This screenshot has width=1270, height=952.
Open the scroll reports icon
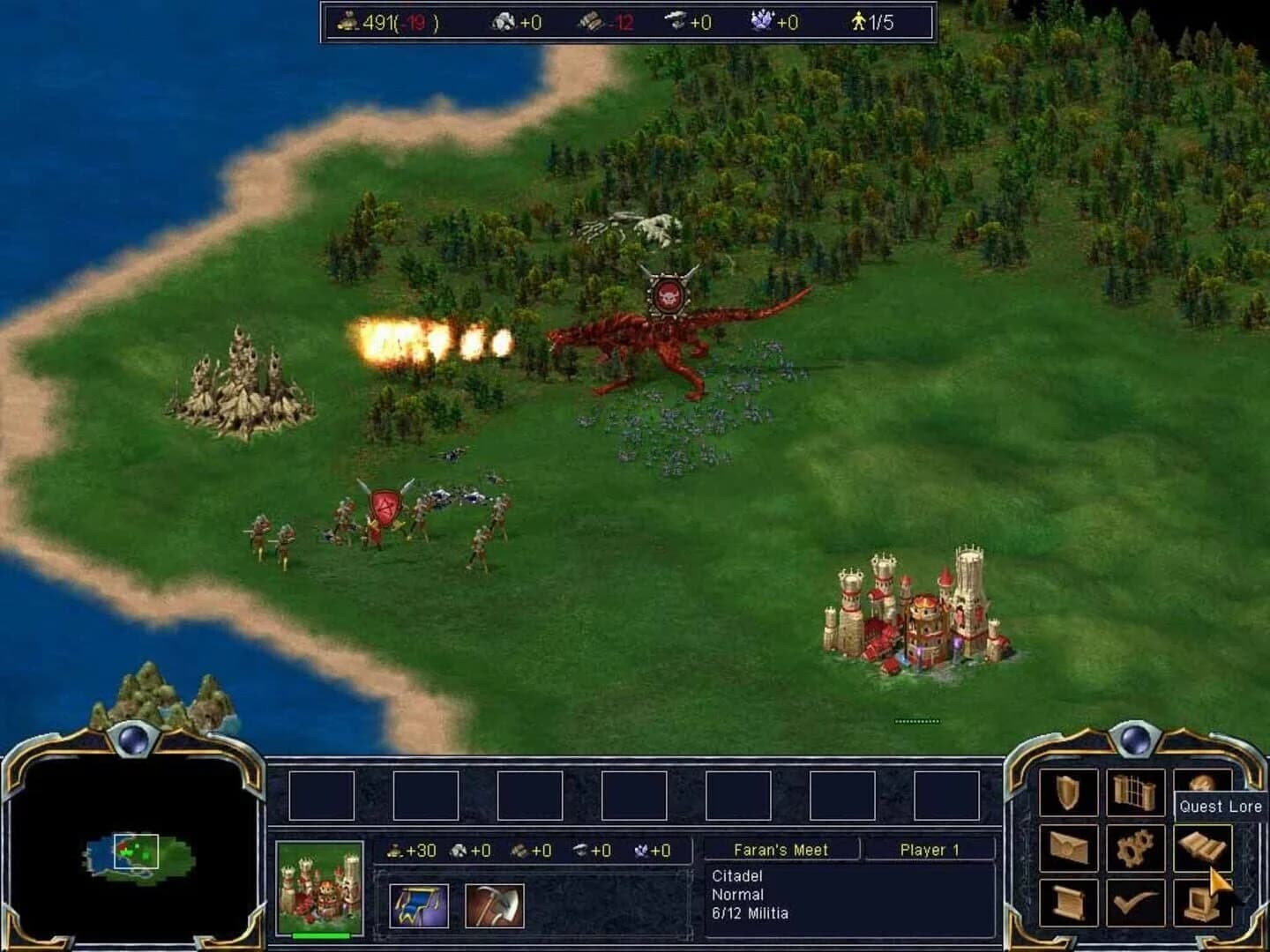pyautogui.click(x=1069, y=903)
